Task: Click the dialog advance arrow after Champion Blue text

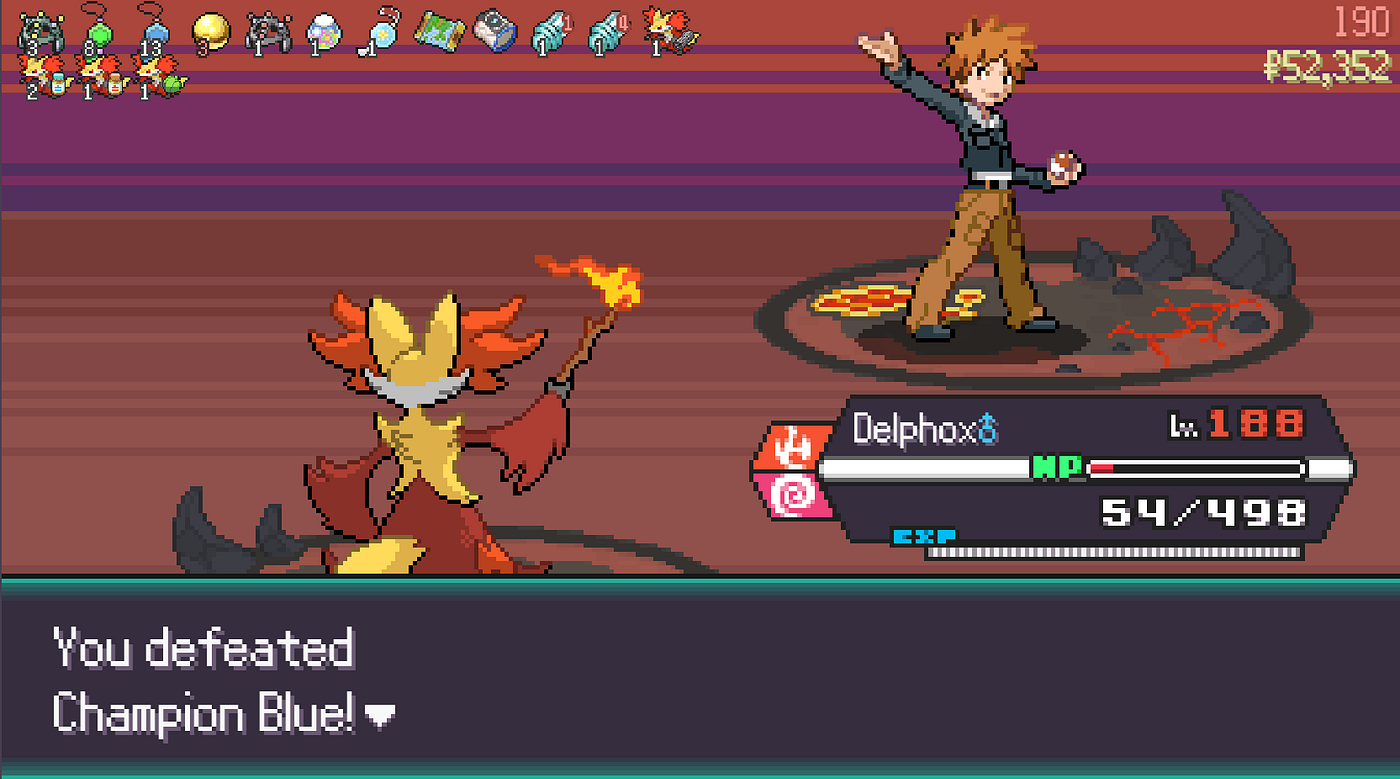Action: (x=380, y=716)
